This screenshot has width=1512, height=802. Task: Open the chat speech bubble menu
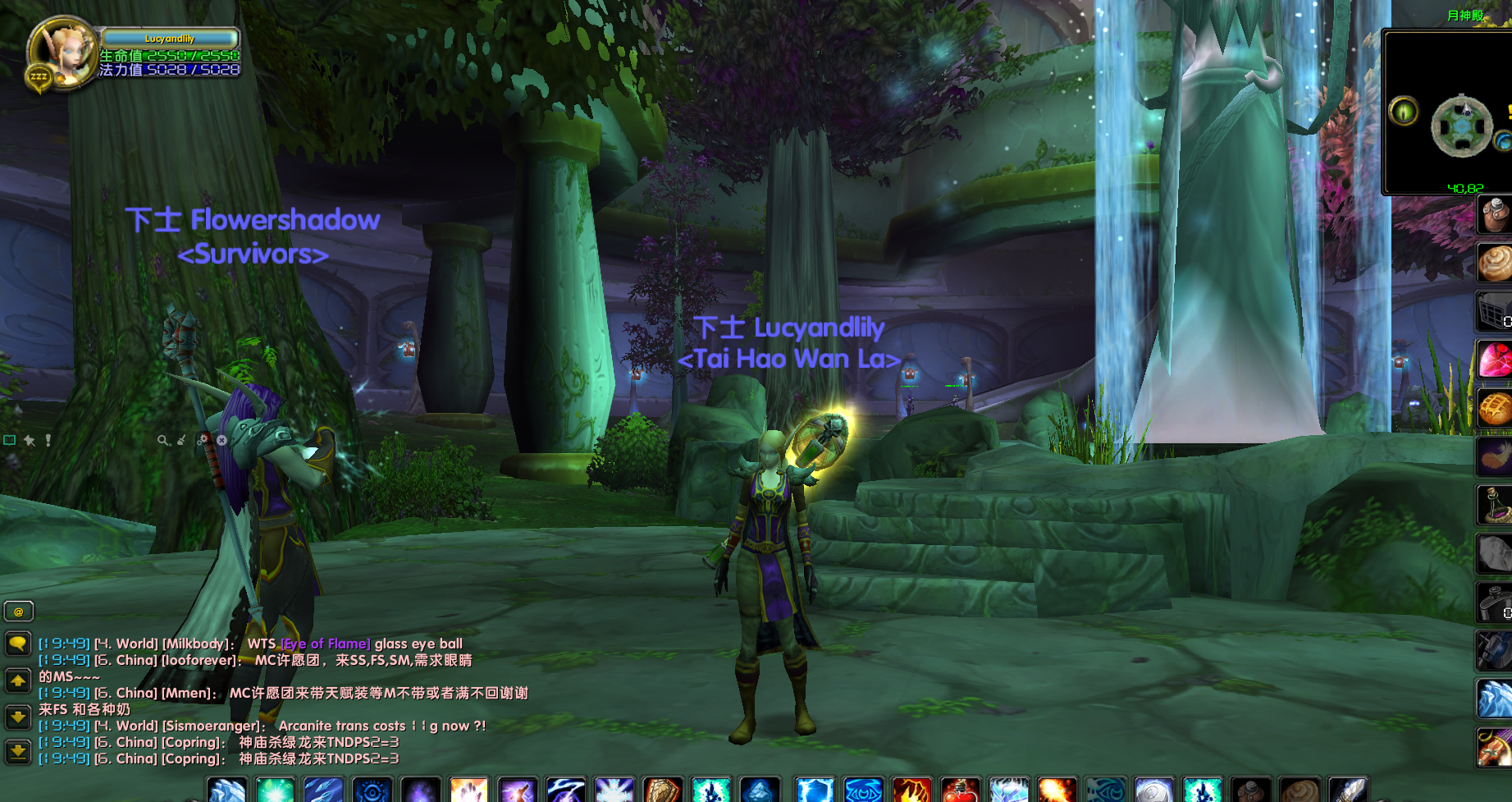18,644
